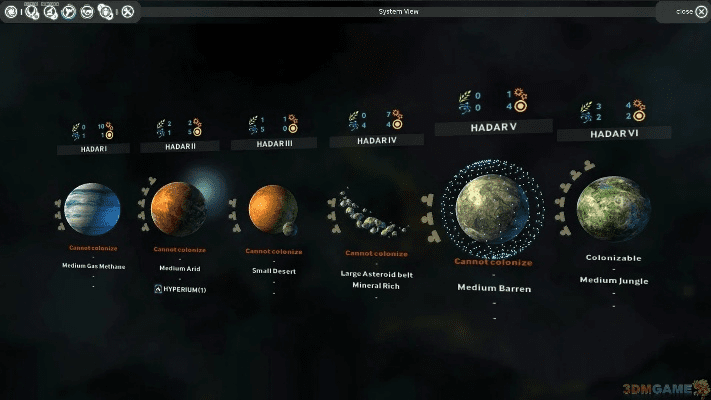
Task: Pick the Hadar V barren planet
Action: click(492, 208)
